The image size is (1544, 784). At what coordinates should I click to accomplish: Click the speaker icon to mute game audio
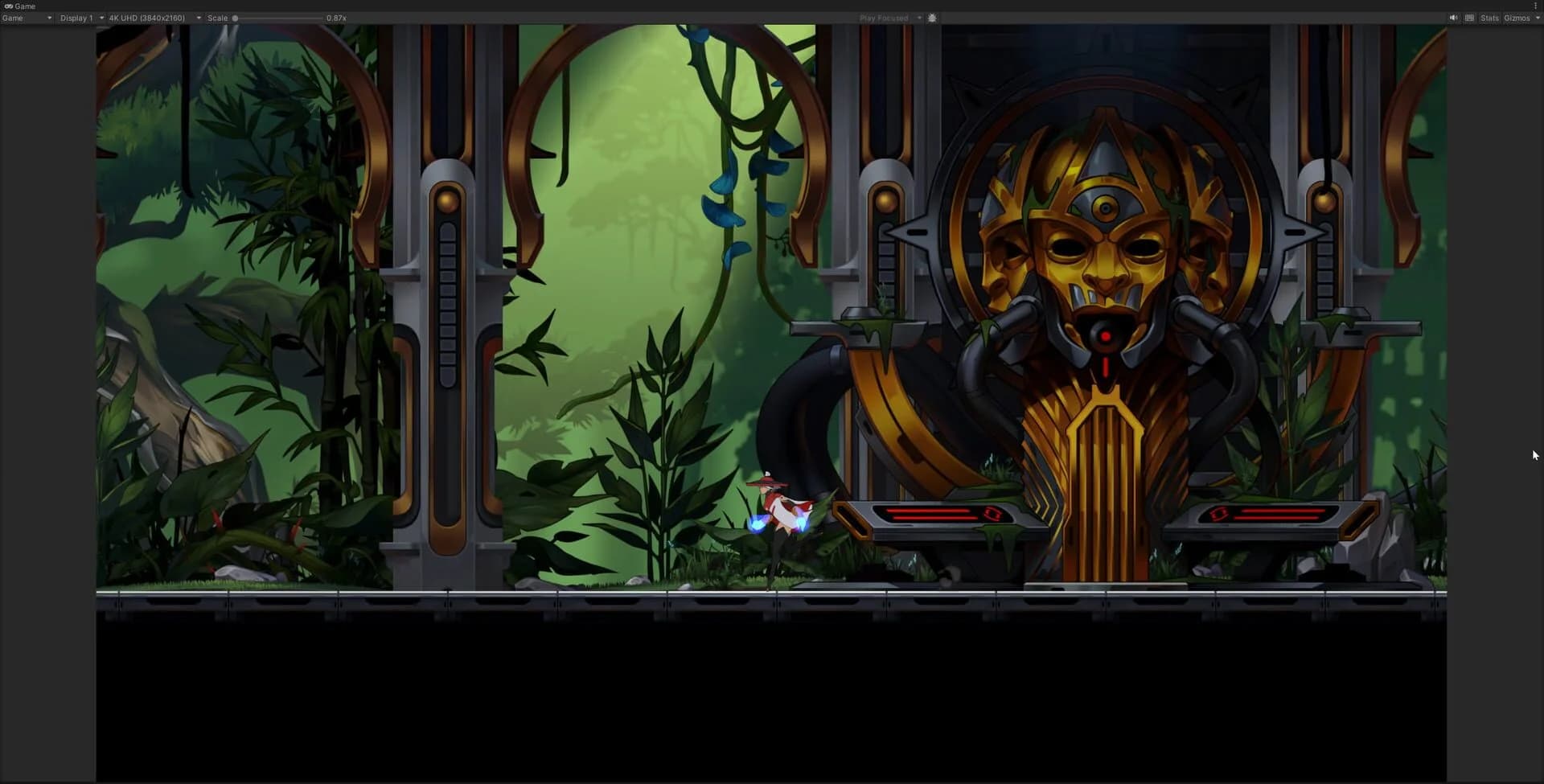(1453, 17)
